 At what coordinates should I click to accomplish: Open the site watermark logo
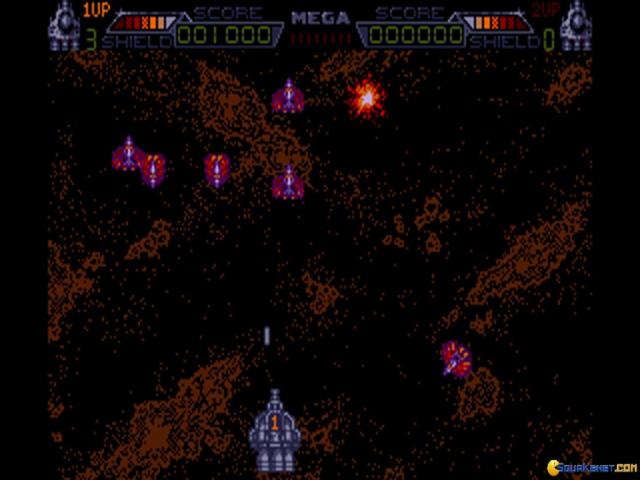588,466
